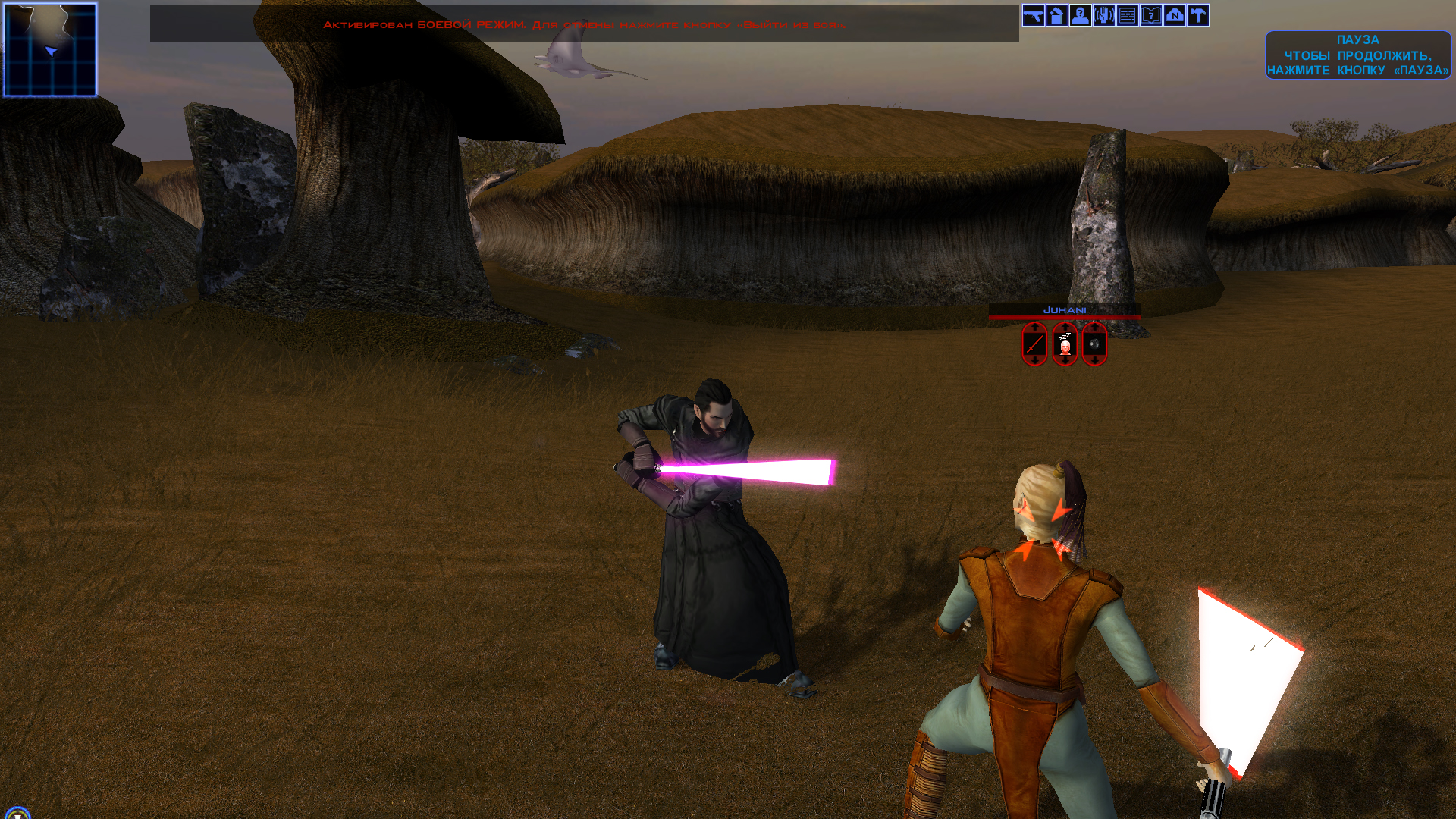Open the Map screen icon
This screenshot has height=819, width=1456.
1174,15
